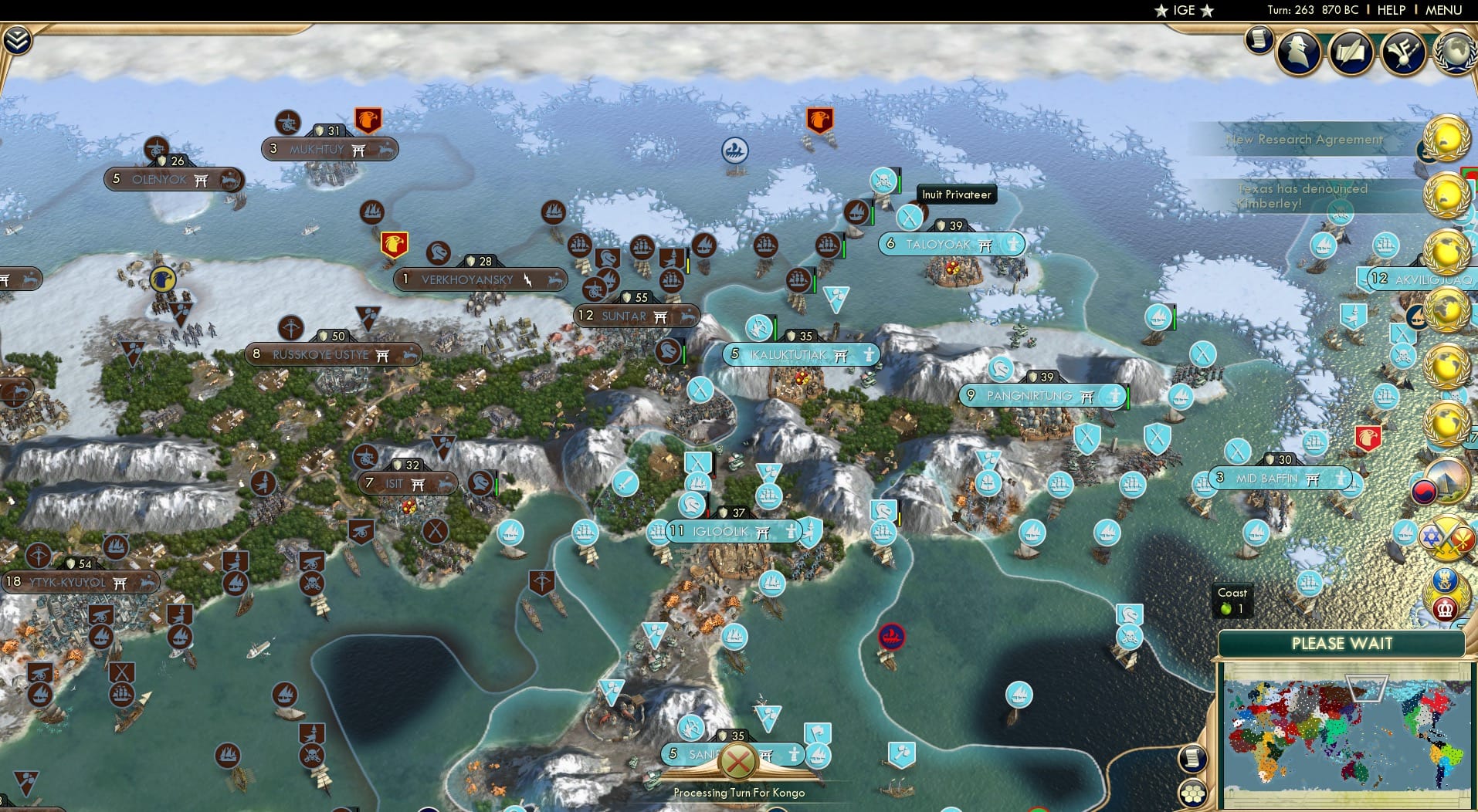
Task: Click the crossed-swords war declaration notification
Action: pyautogui.click(x=1446, y=539)
